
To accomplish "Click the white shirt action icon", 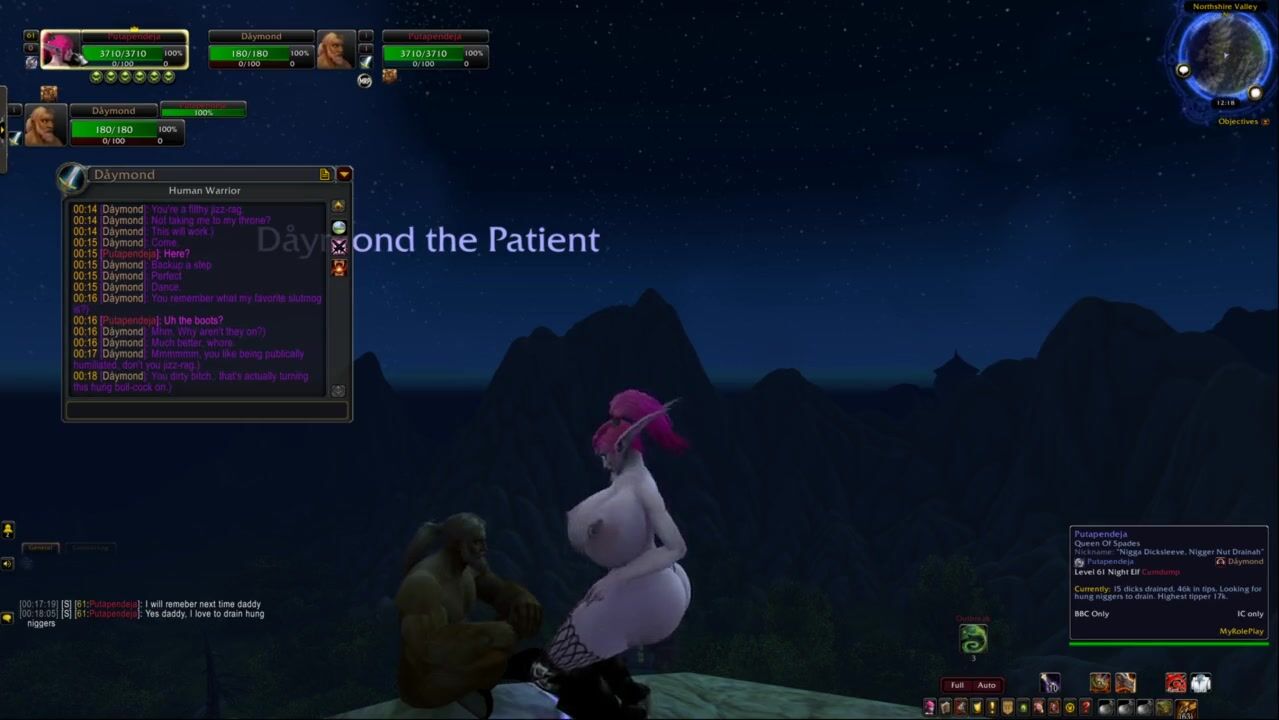I will pos(1200,683).
